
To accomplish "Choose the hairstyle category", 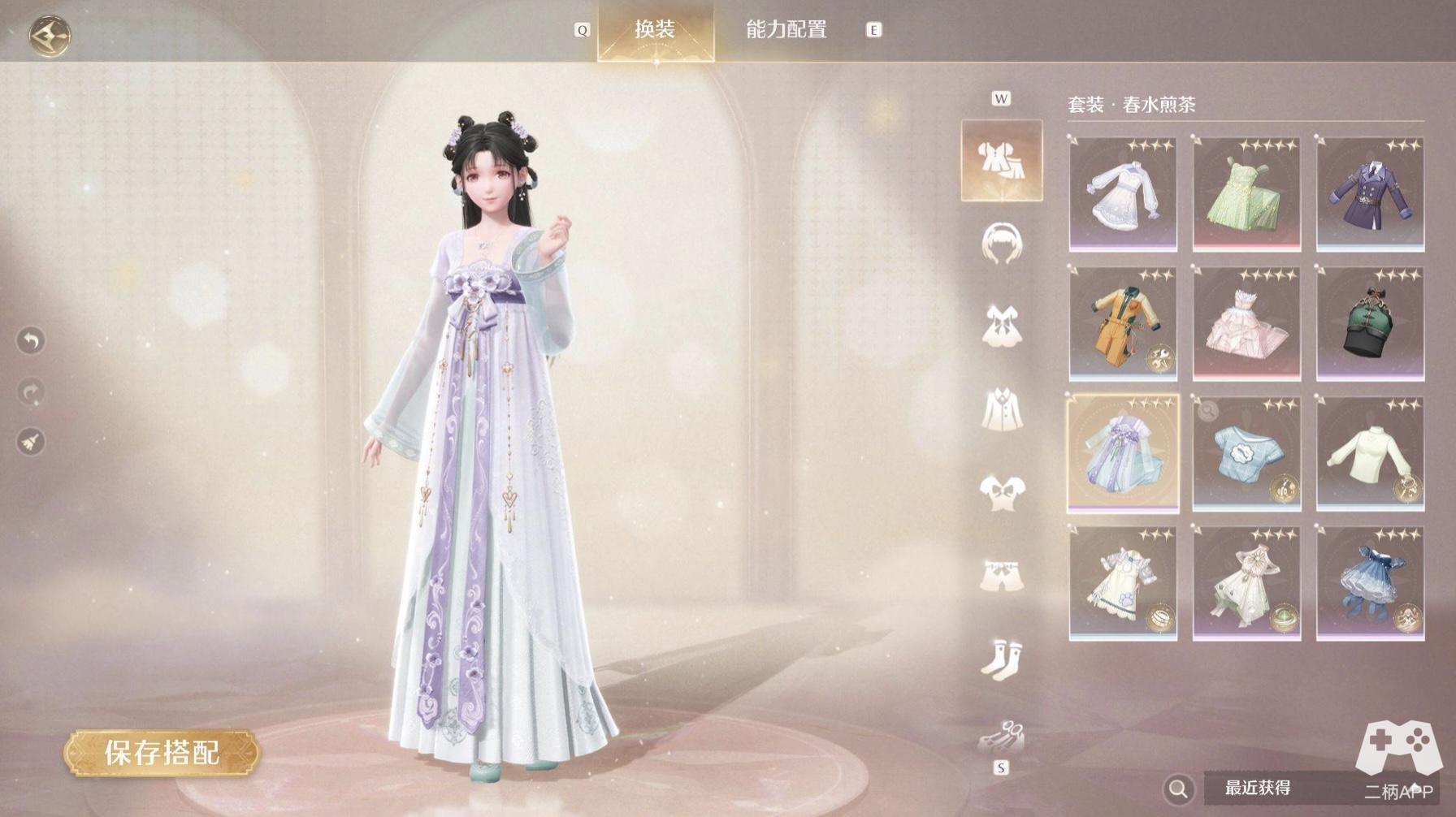I will [1002, 244].
